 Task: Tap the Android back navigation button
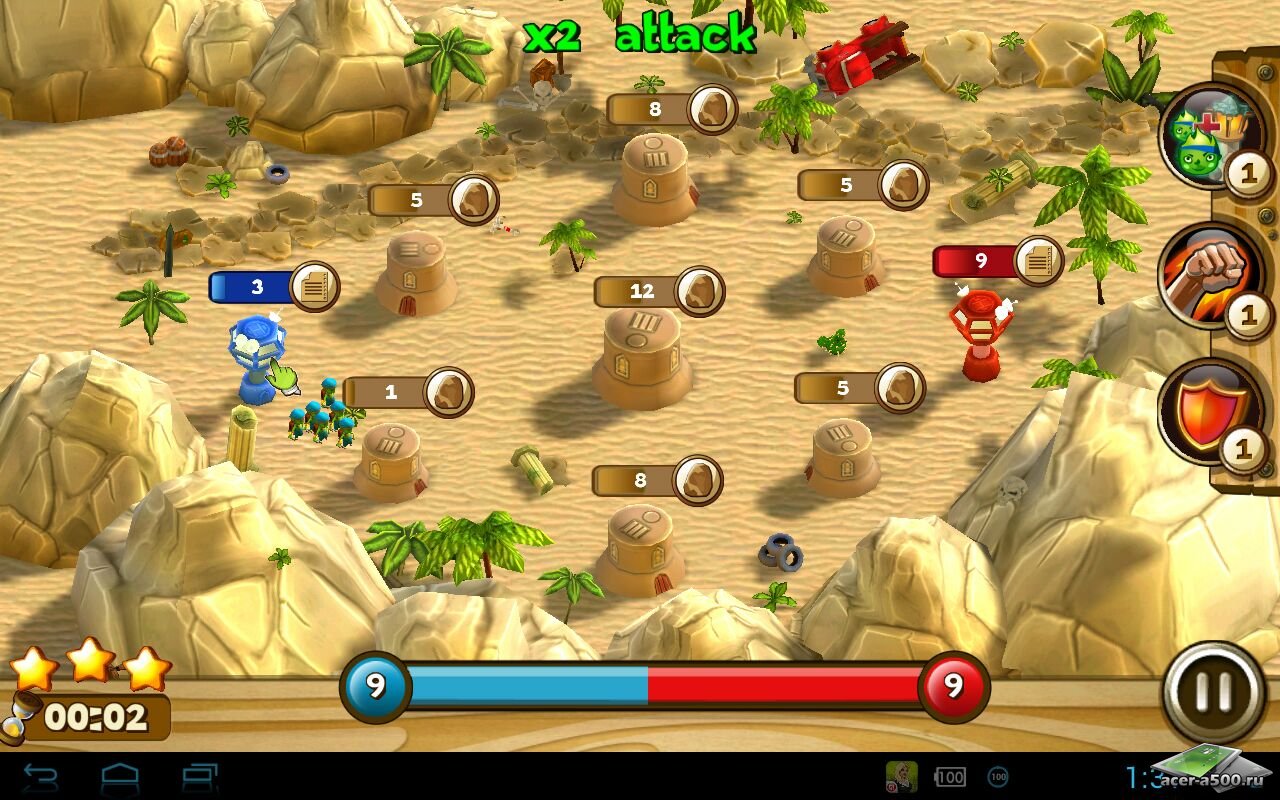click(x=40, y=777)
